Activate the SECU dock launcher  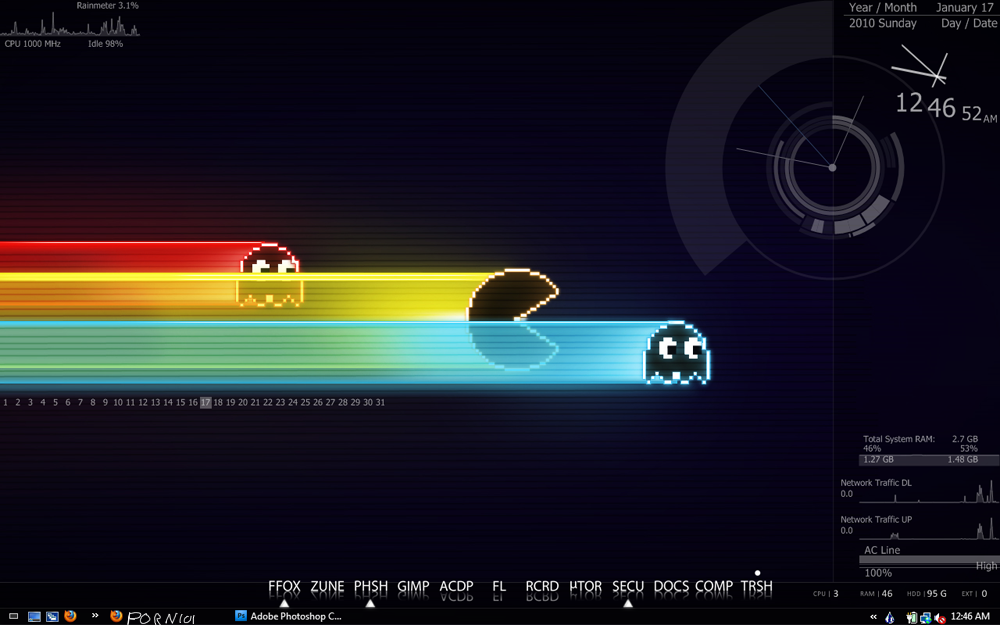[x=628, y=587]
